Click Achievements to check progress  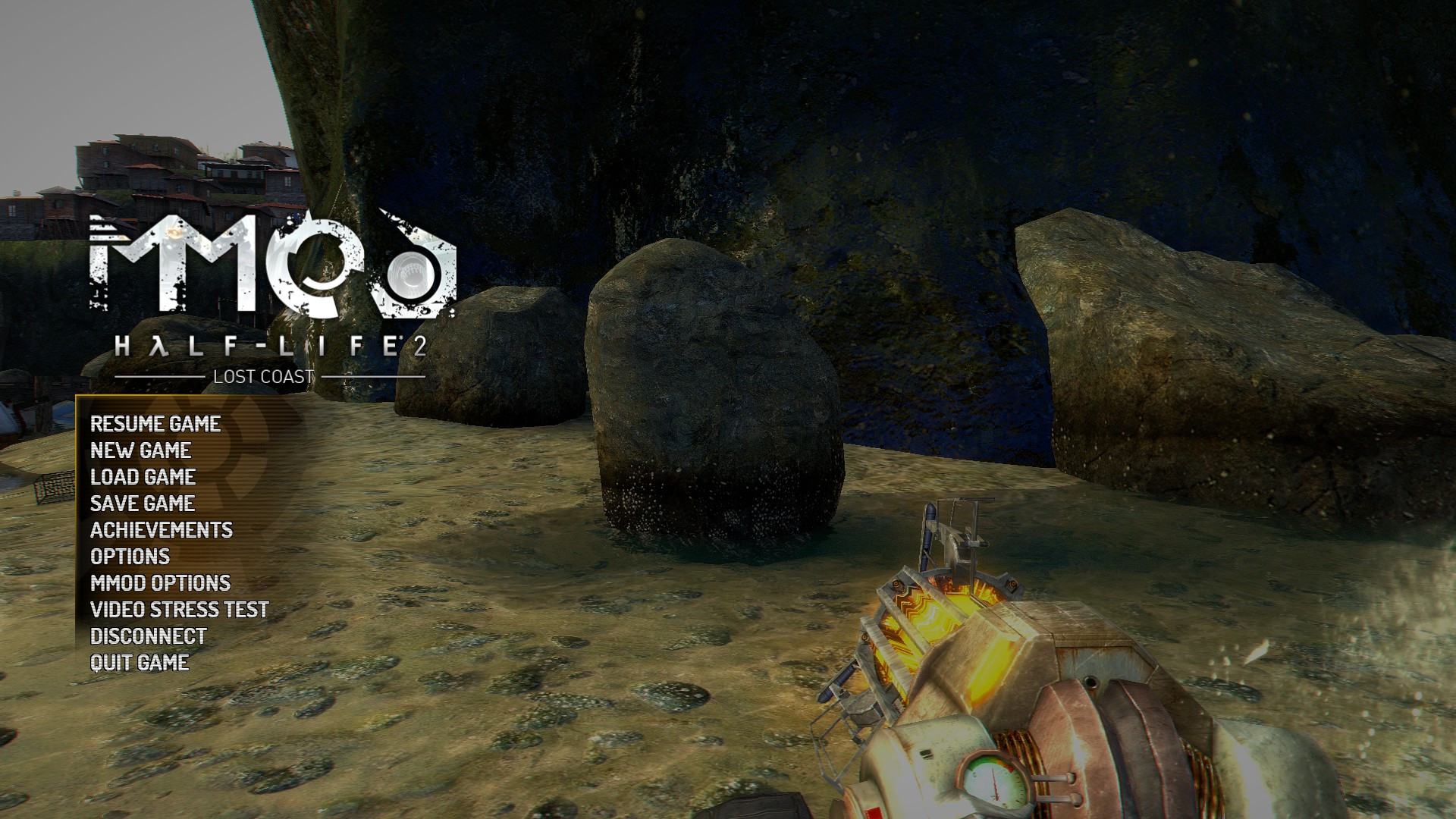coord(161,531)
